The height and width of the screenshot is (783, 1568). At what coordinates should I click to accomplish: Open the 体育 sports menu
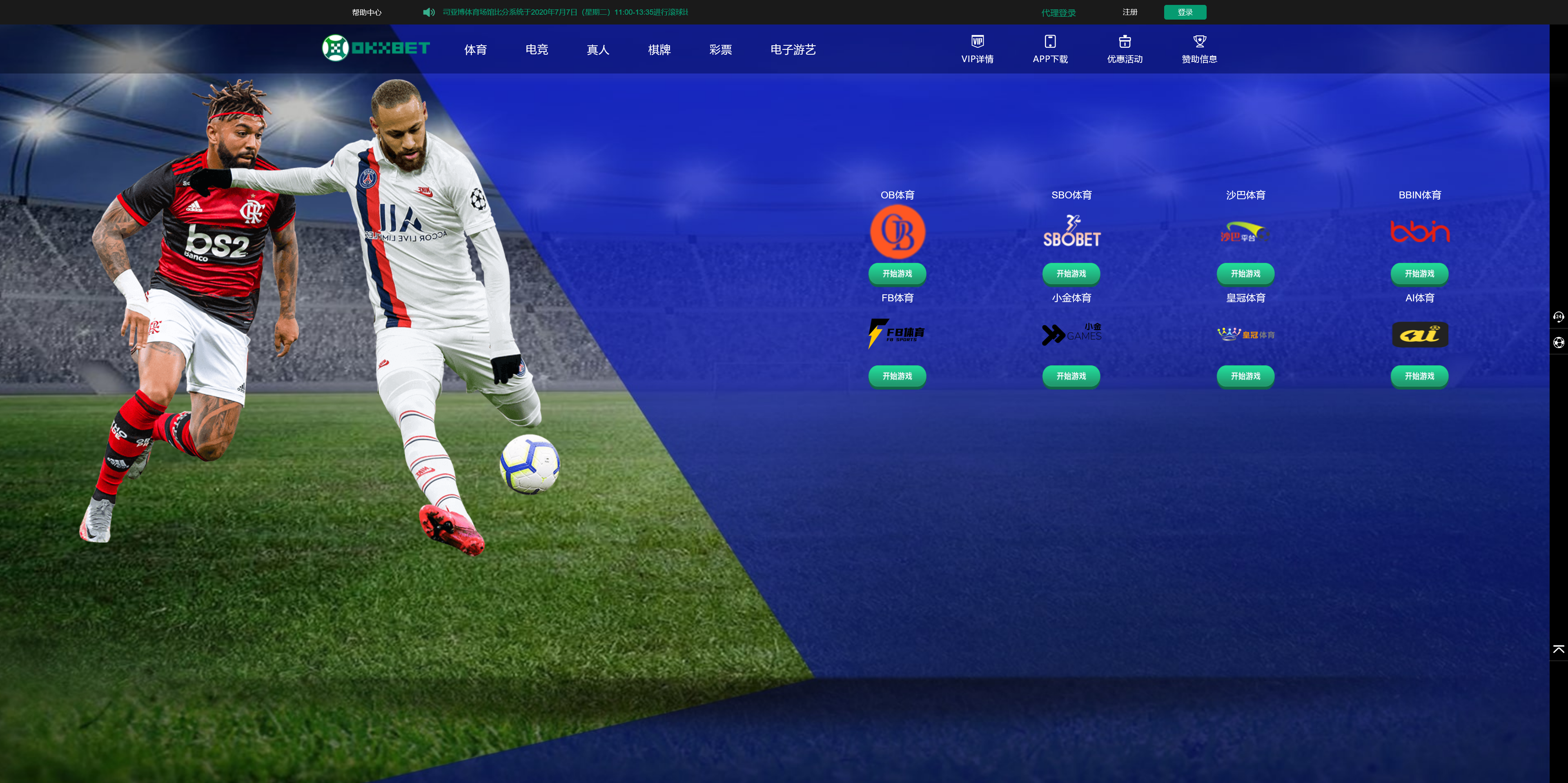click(475, 50)
